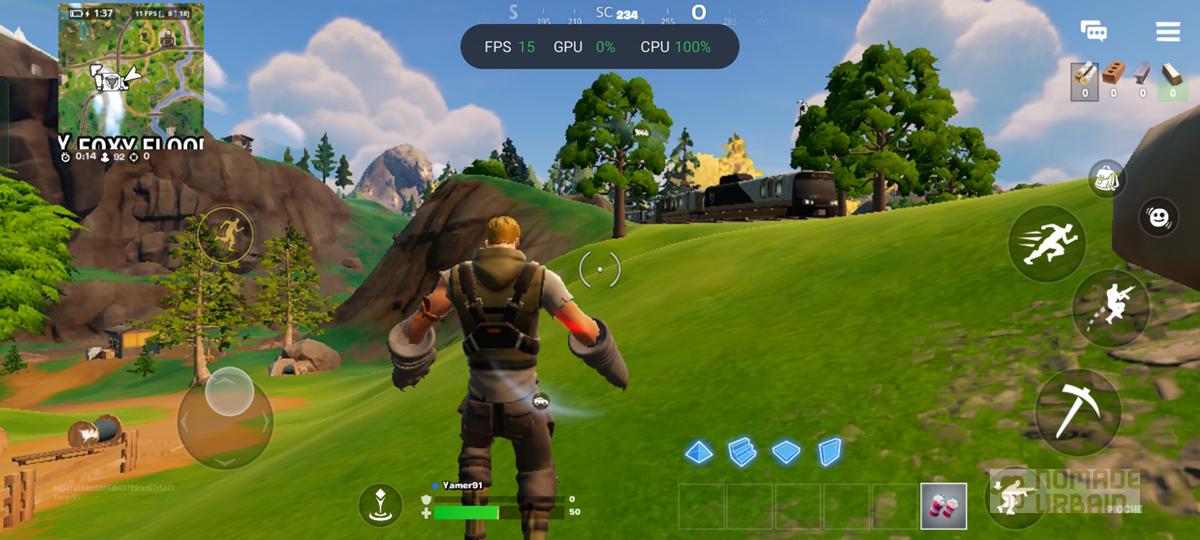Open the smiley emote wheel
The image size is (1200, 540).
point(1159,216)
